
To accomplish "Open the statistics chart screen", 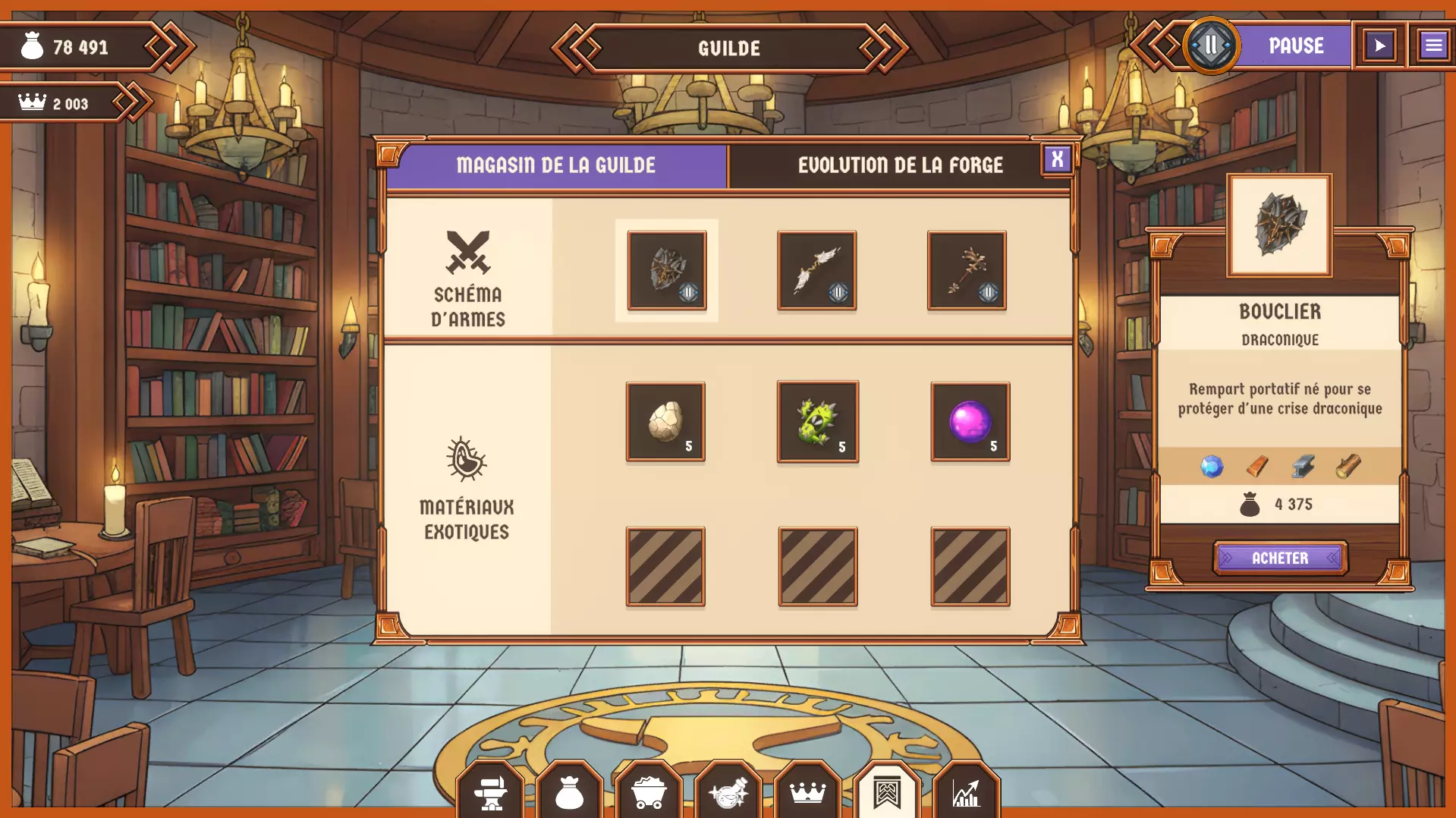I will coord(966,793).
